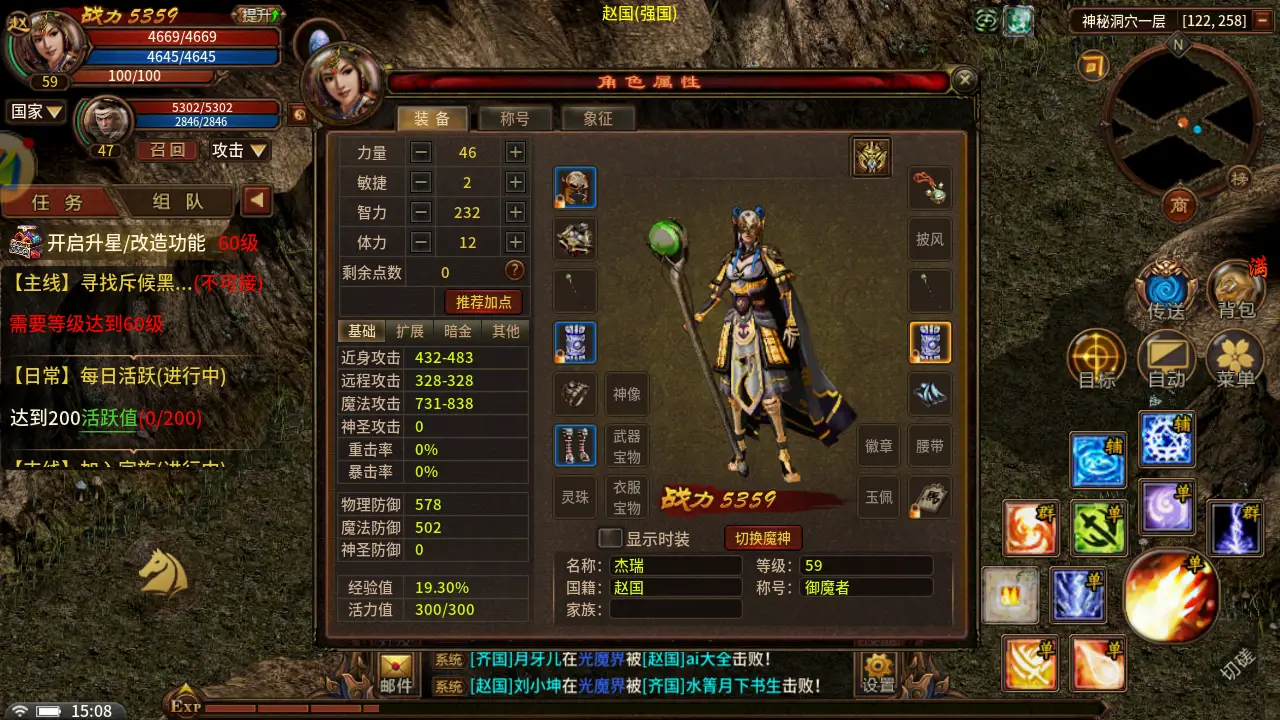Switch to the 称号 tab
Image resolution: width=1280 pixels, height=720 pixels.
click(515, 118)
